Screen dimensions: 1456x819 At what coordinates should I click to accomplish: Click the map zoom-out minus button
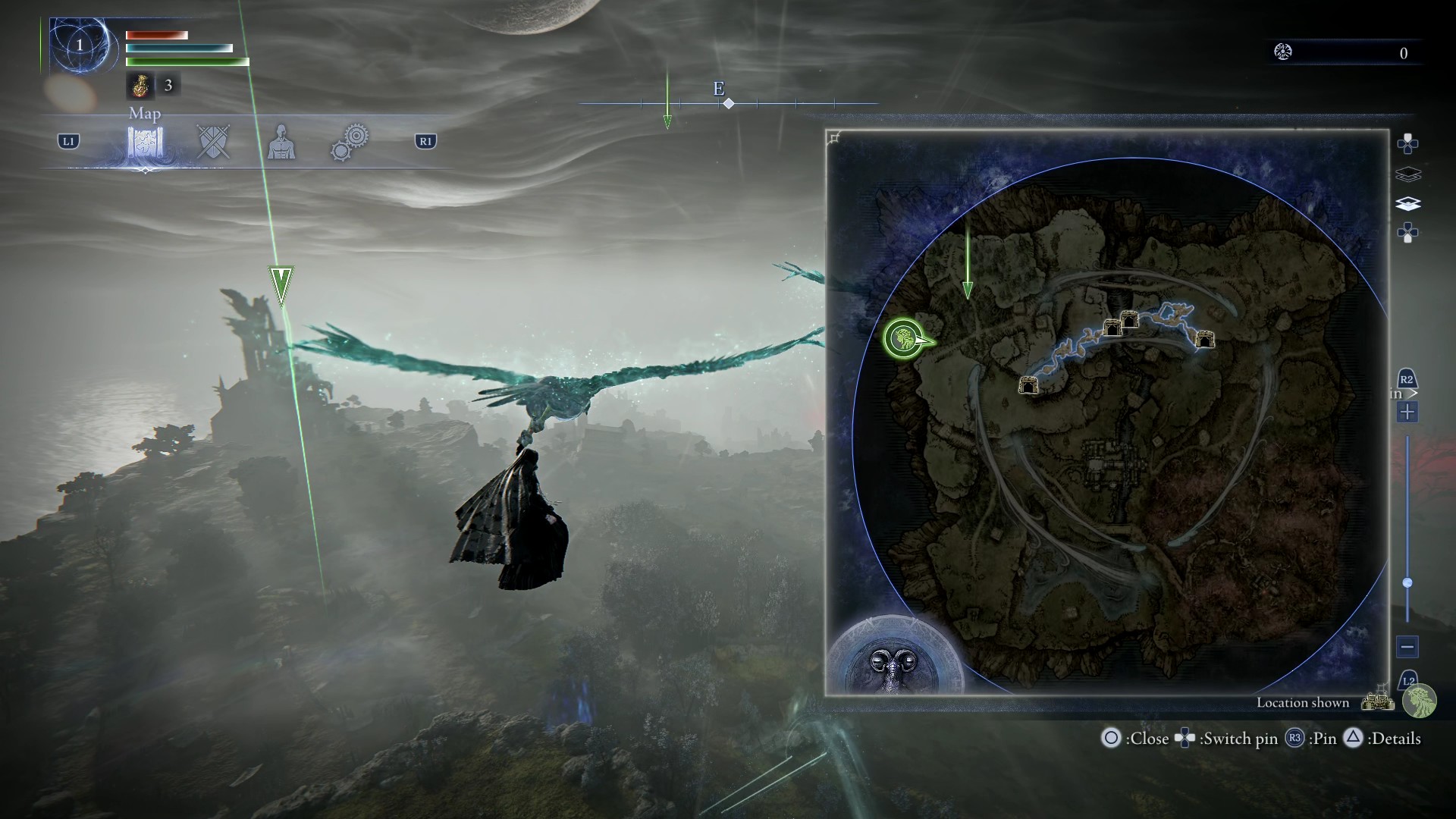click(1407, 647)
